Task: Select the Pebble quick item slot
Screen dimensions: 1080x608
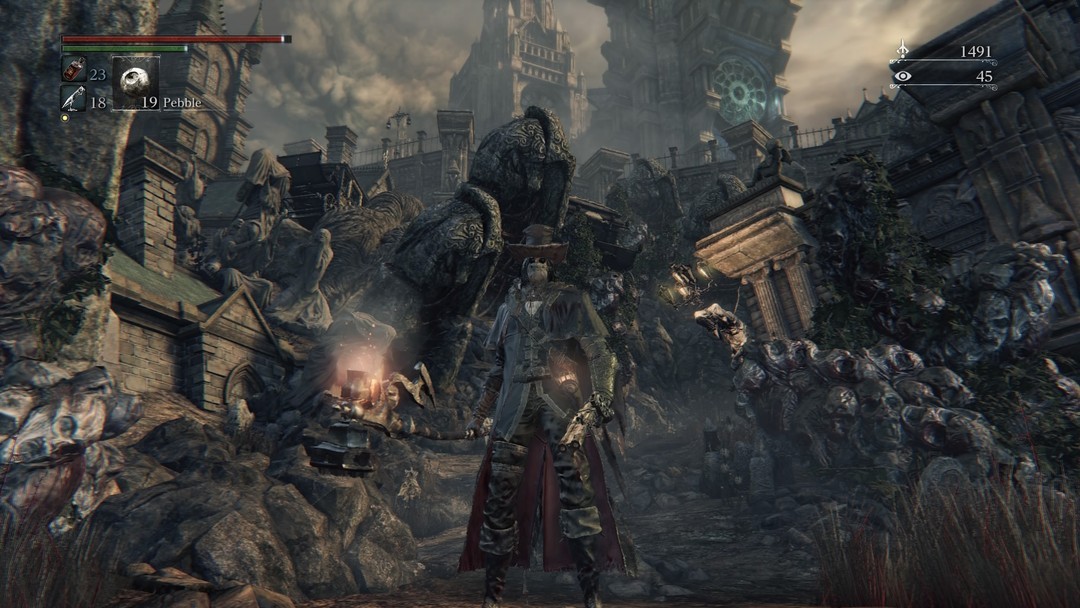Action: point(135,83)
